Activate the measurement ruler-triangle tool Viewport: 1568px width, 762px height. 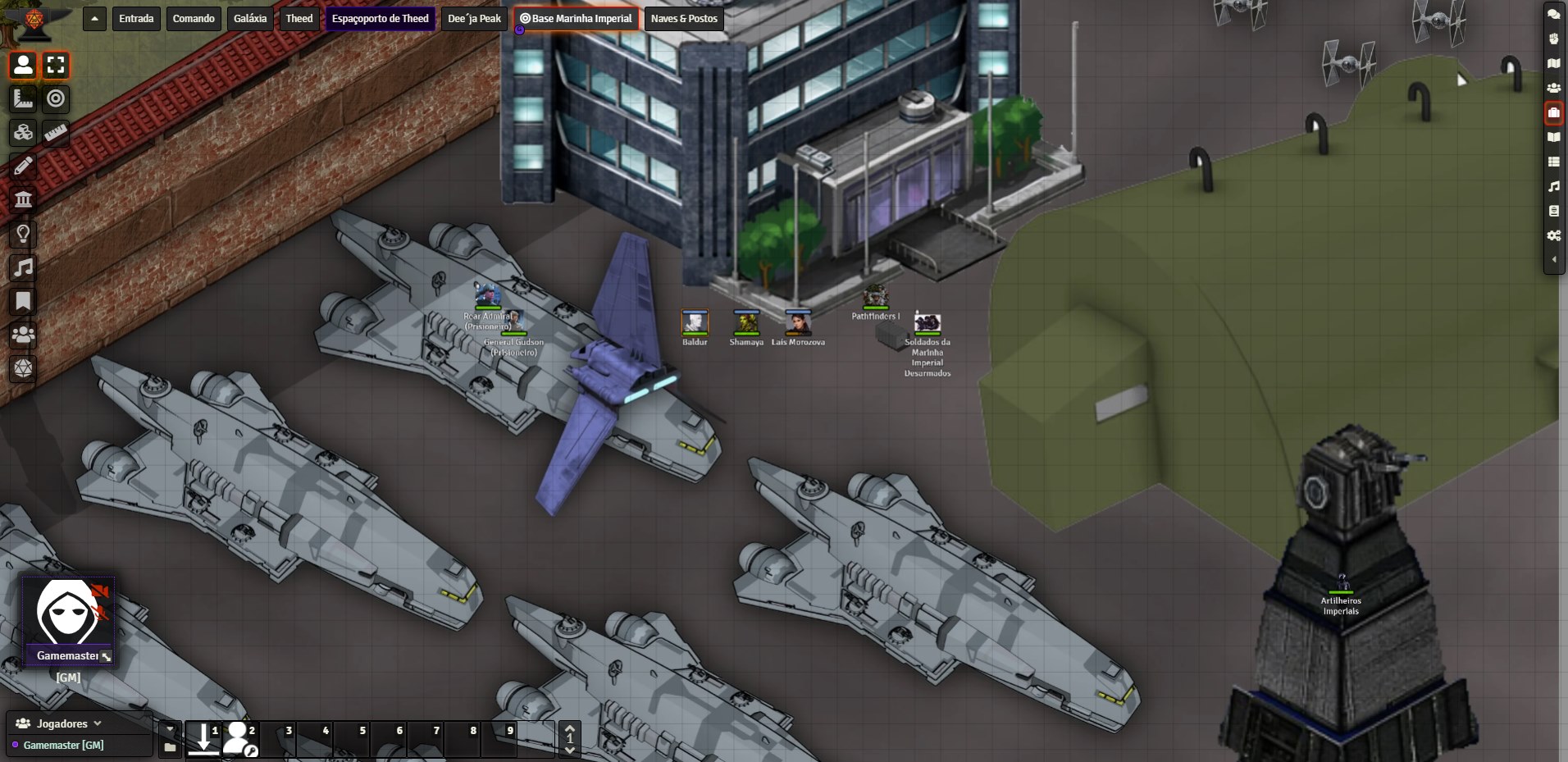[x=23, y=98]
